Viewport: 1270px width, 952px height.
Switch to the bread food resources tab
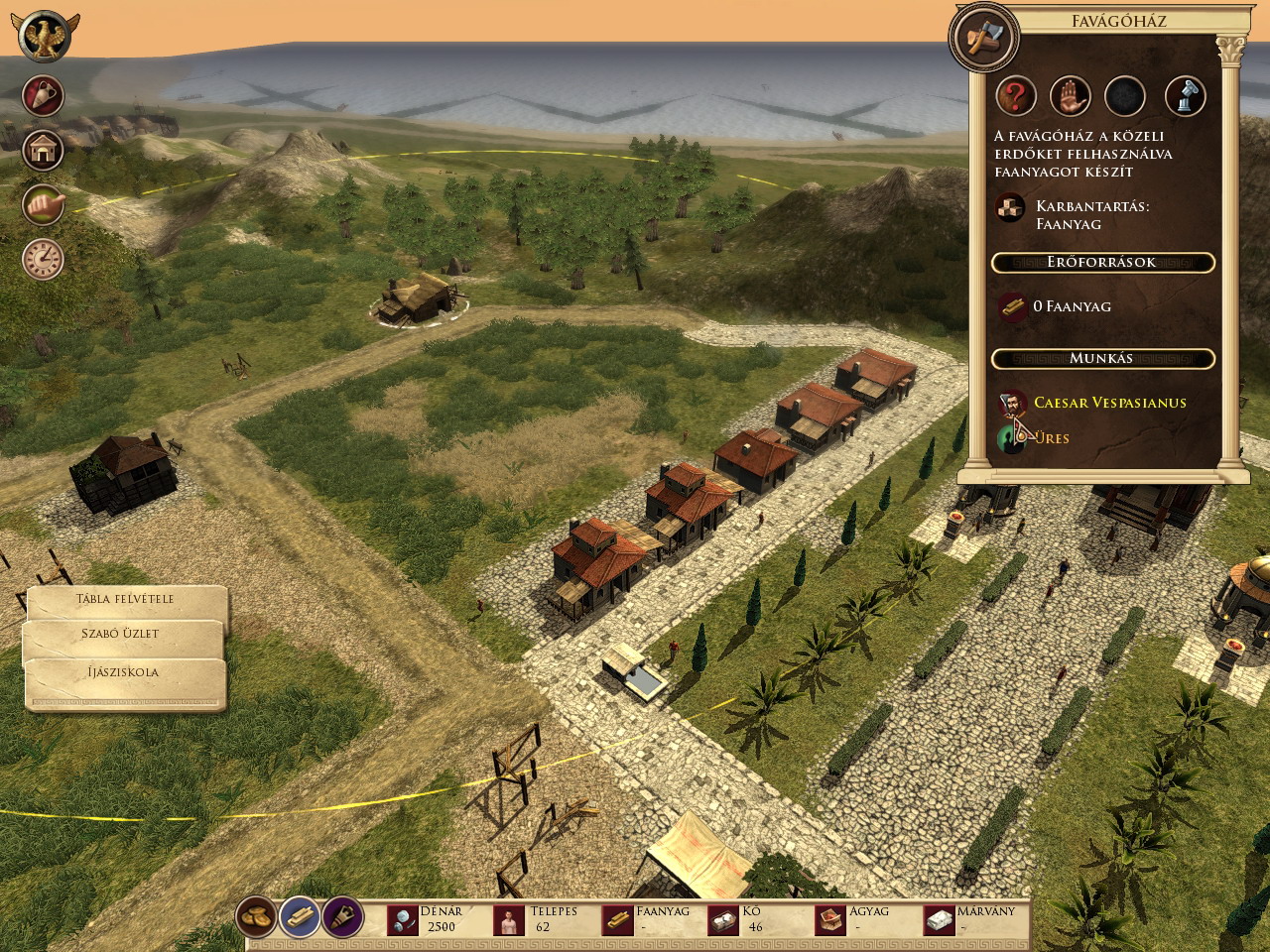tap(257, 917)
